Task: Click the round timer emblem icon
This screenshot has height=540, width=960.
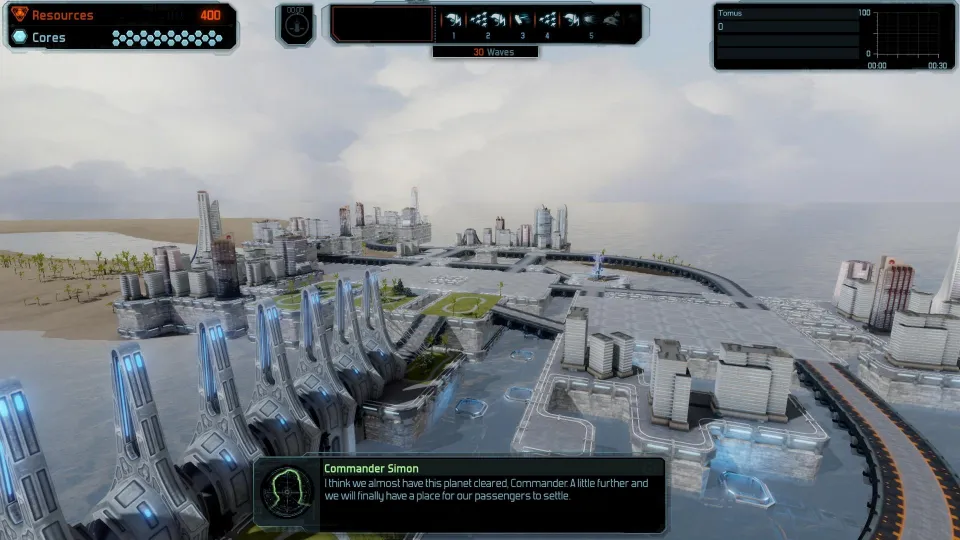Action: (295, 24)
